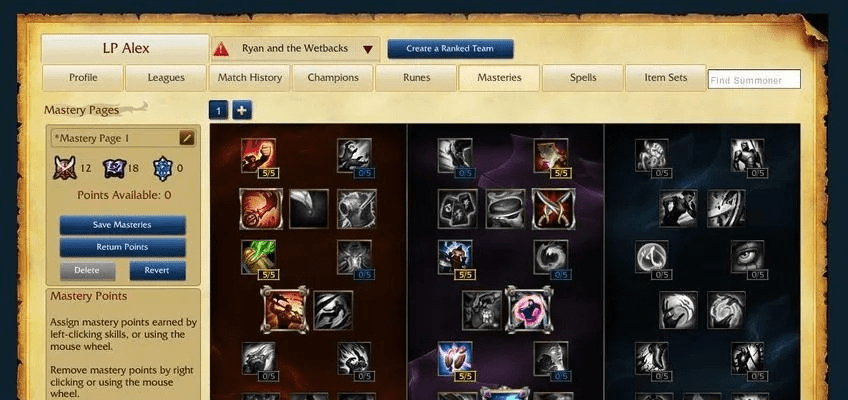
Task: Return all mastery points
Action: coord(122,247)
